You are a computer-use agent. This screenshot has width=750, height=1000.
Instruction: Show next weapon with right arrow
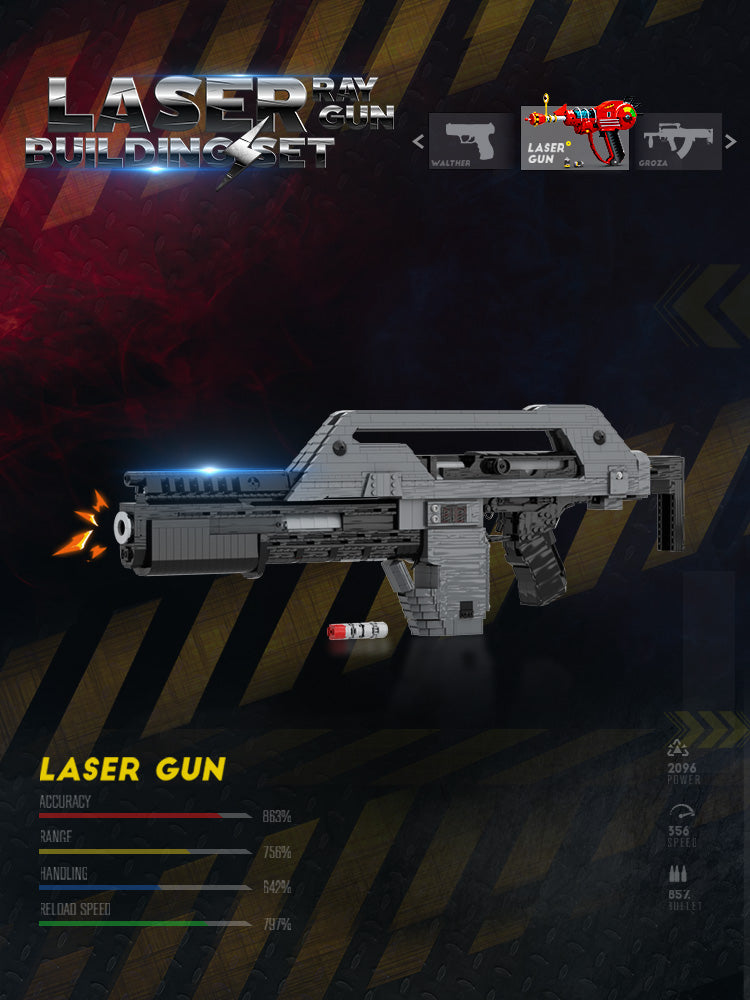click(x=733, y=141)
